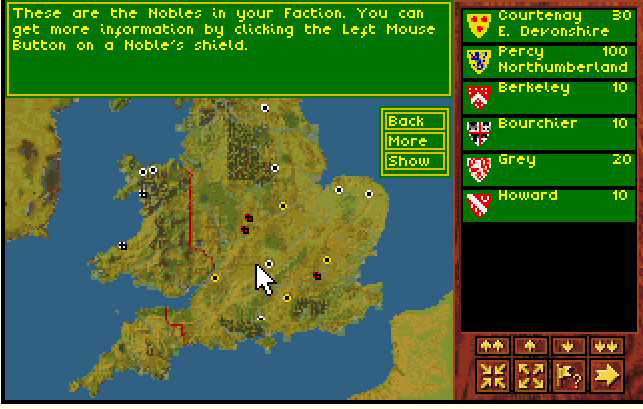Select Courtenay's shield in the nobles list
Viewport: 643px width, 409px height.
tap(478, 25)
